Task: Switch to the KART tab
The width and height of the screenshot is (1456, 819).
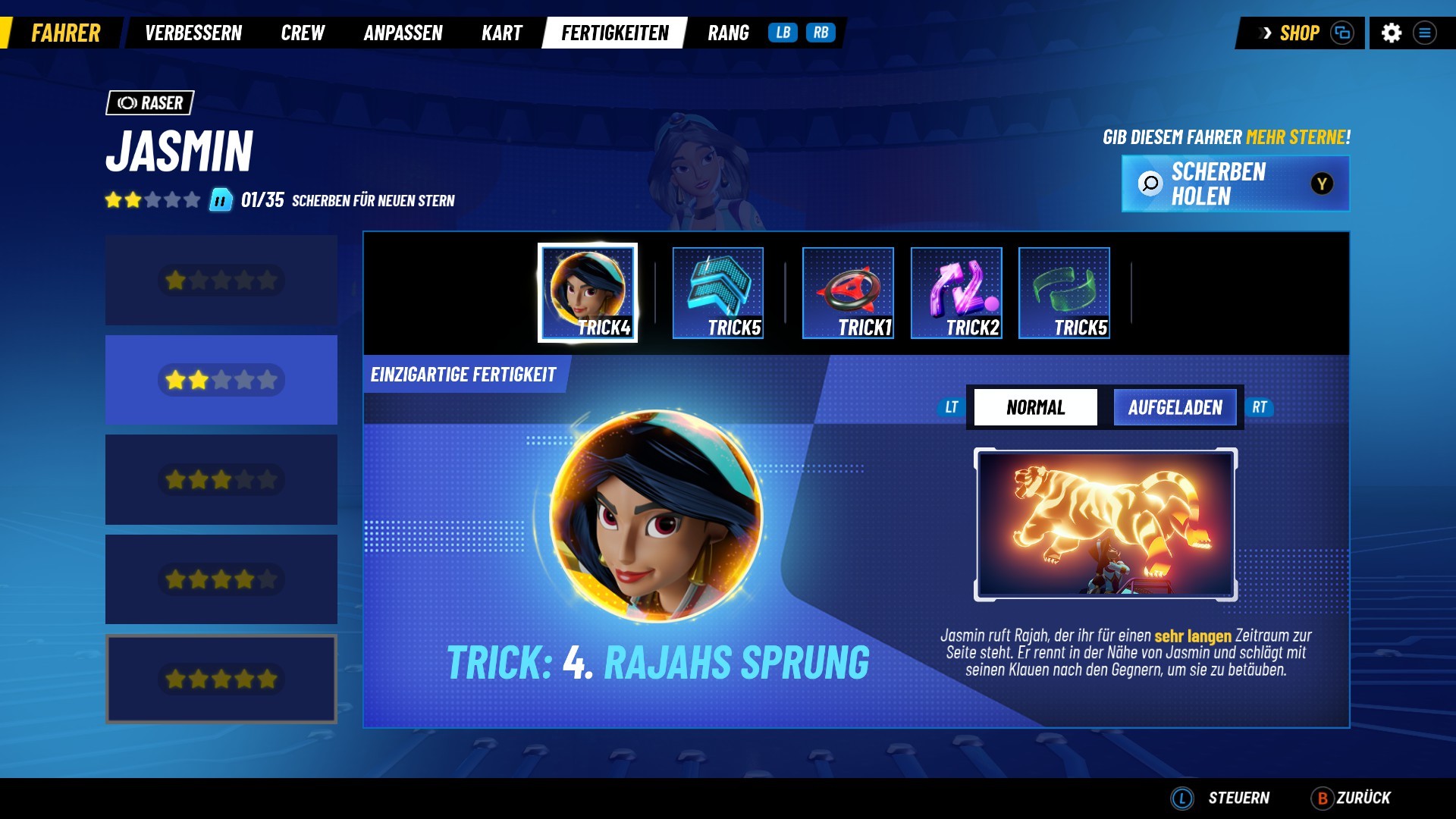Action: tap(500, 33)
